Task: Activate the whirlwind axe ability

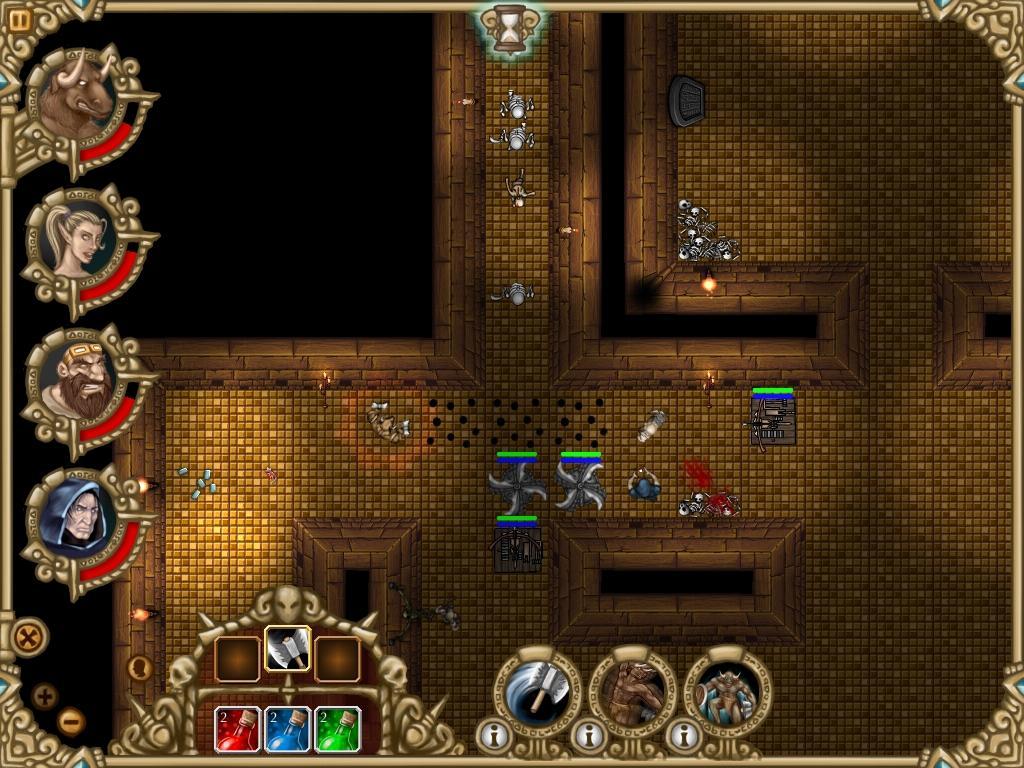Action: (536, 691)
